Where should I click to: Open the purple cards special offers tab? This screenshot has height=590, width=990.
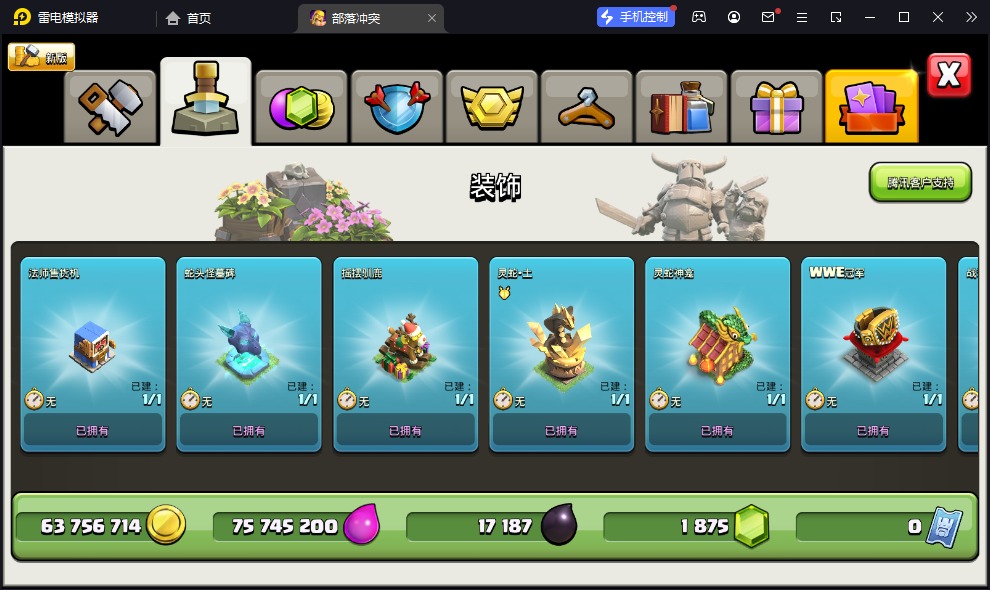pyautogui.click(x=871, y=106)
